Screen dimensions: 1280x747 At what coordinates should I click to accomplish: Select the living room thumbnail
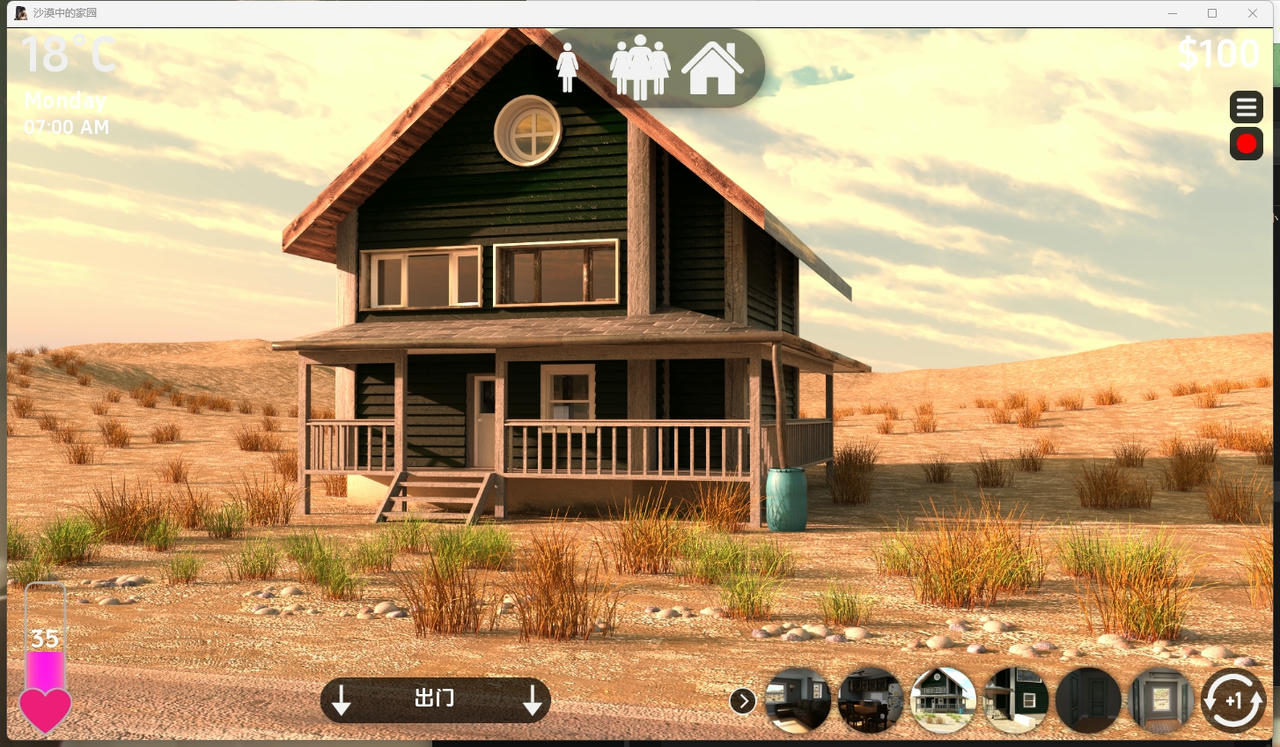[797, 700]
